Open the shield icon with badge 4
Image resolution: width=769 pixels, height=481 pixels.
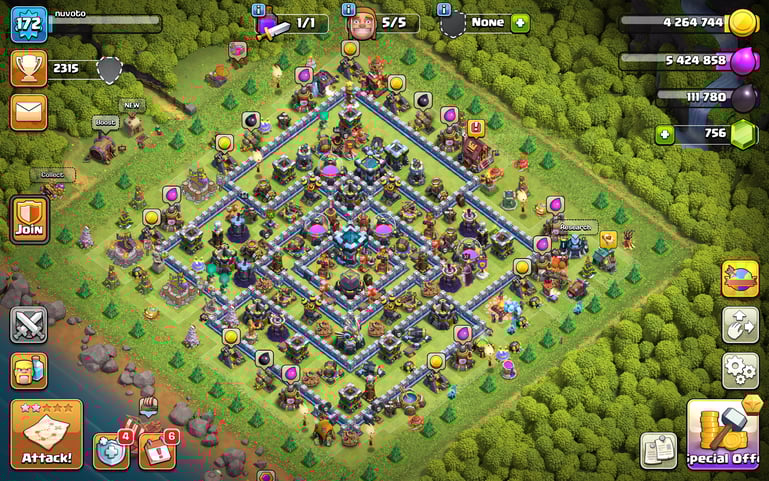tap(110, 451)
